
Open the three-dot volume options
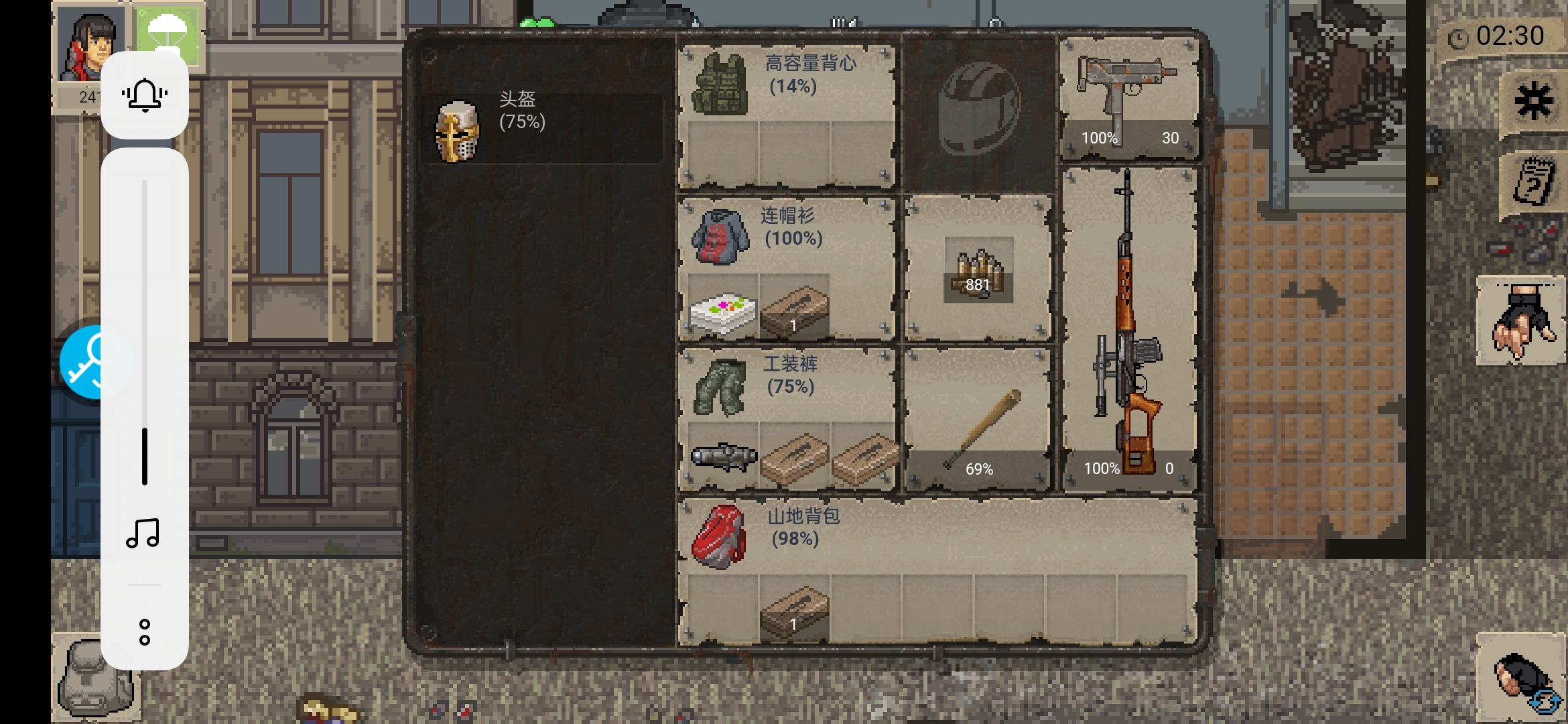coord(145,632)
